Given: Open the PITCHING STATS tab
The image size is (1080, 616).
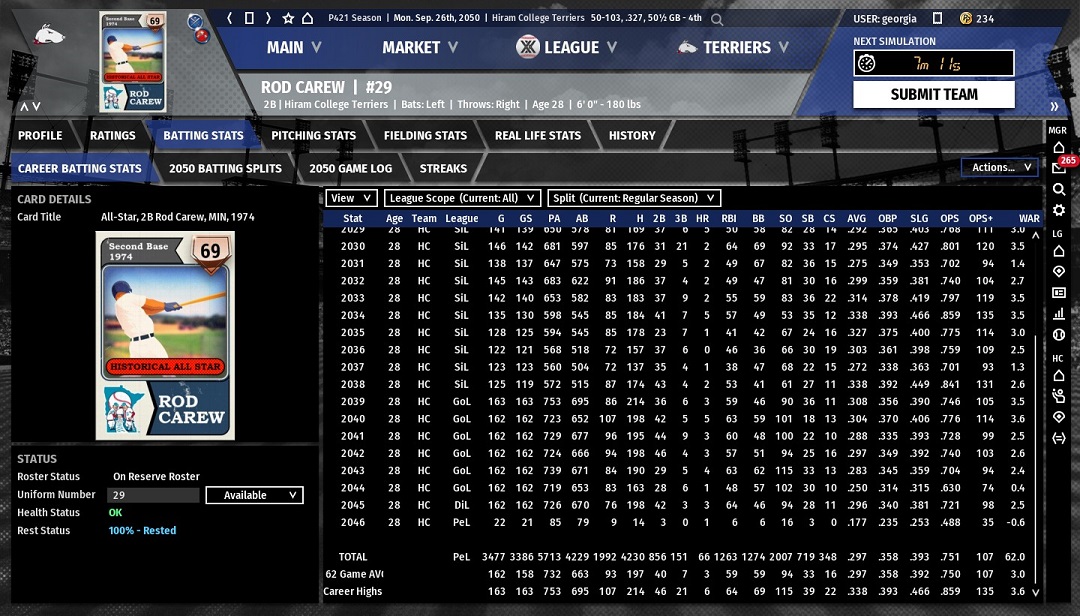Looking at the screenshot, I should point(313,135).
